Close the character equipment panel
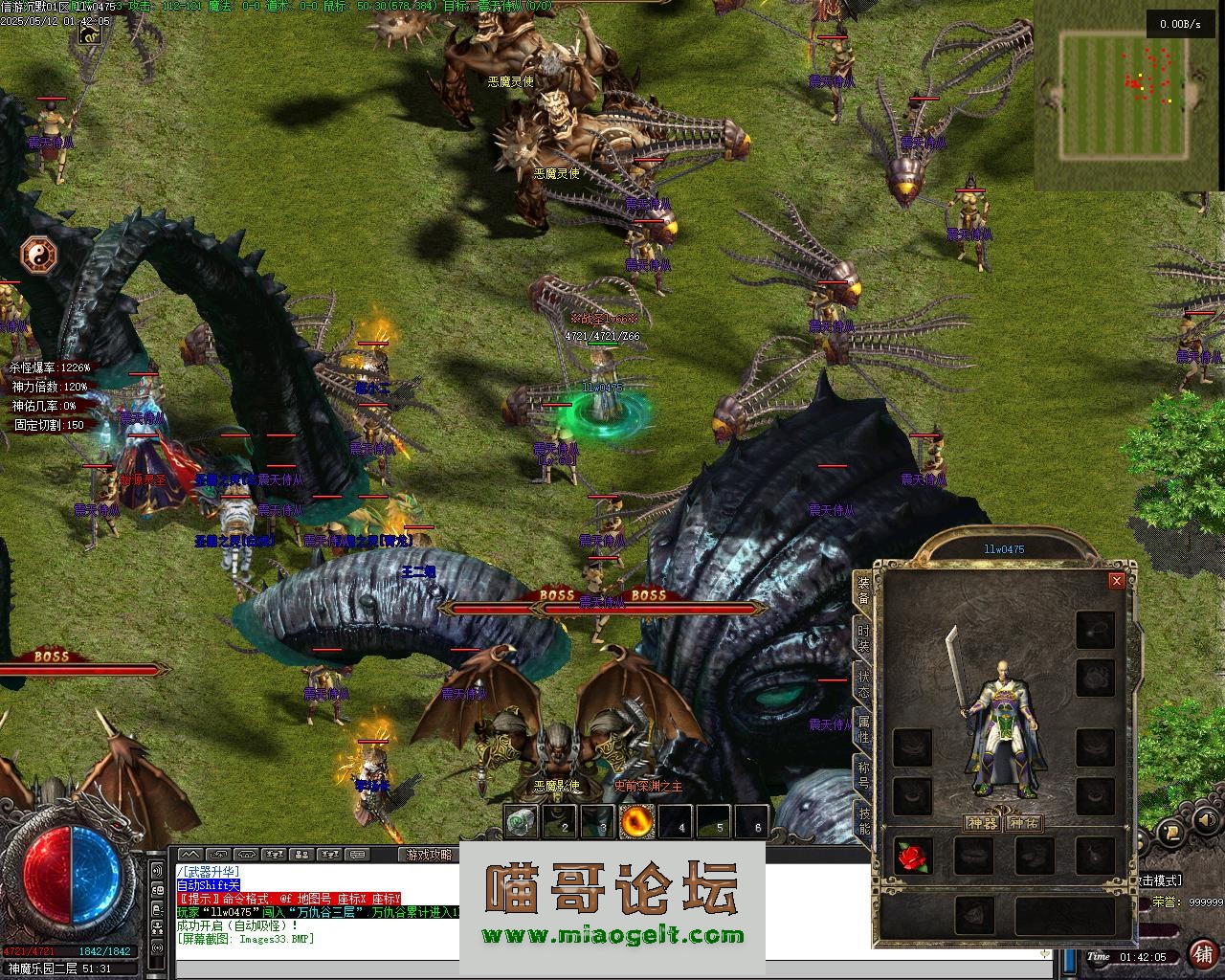Screen dimensions: 1225x980 [1116, 581]
